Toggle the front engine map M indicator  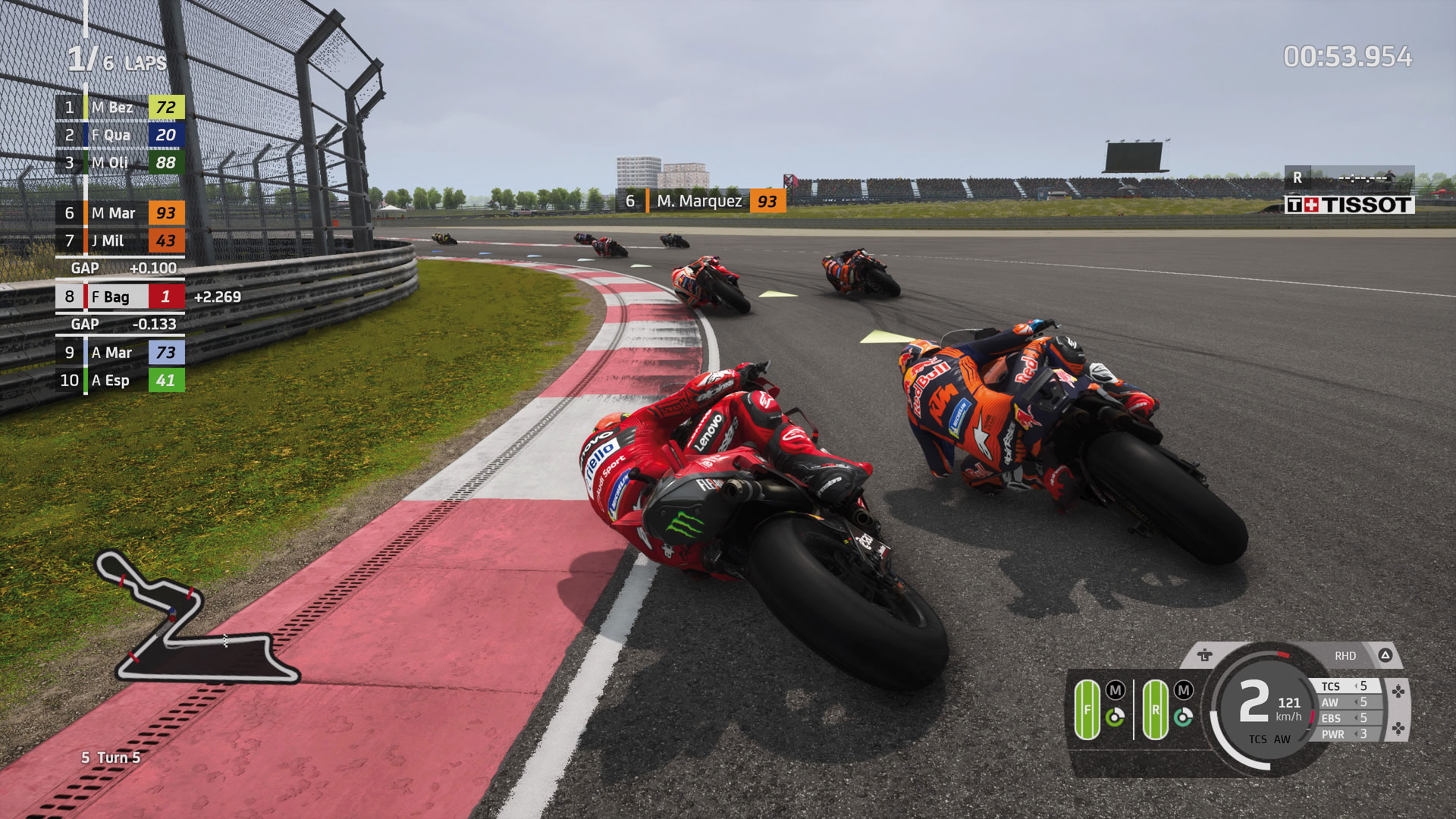pyautogui.click(x=1115, y=690)
